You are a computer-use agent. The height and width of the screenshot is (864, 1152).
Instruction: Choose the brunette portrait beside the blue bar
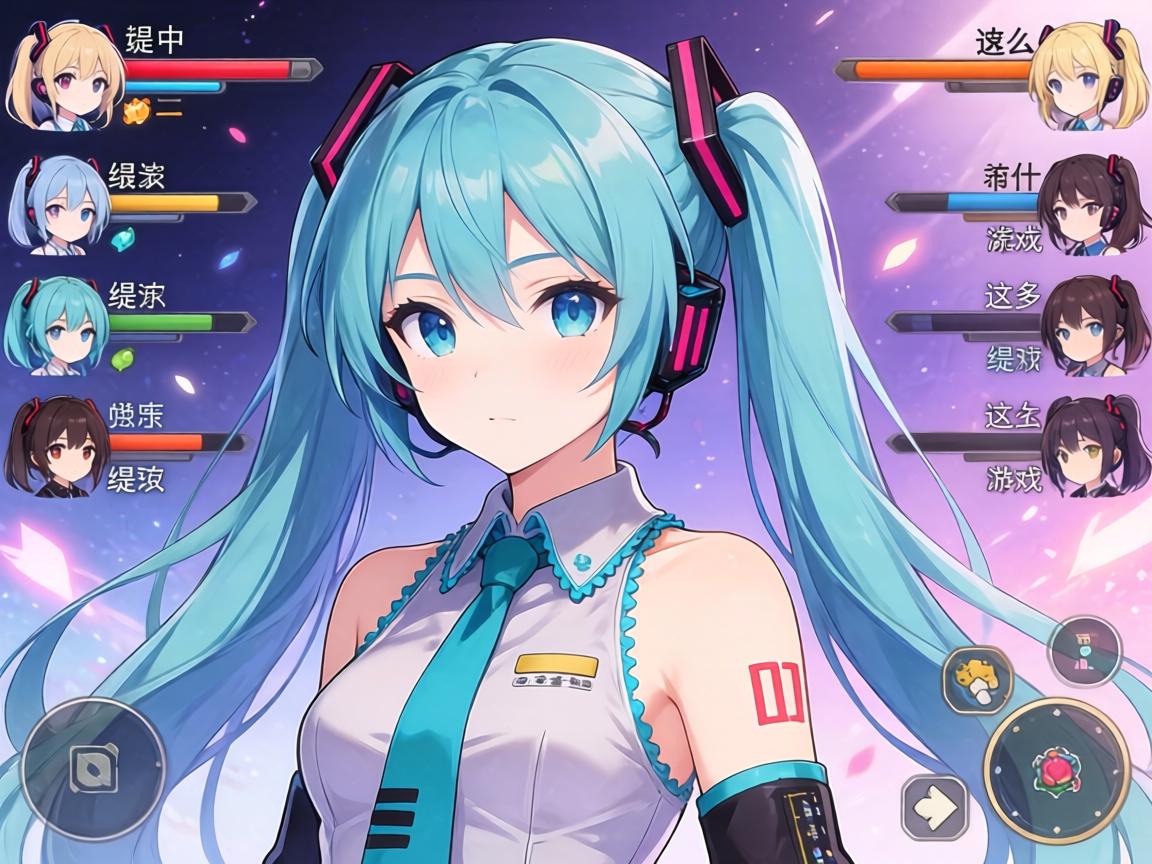(1083, 205)
